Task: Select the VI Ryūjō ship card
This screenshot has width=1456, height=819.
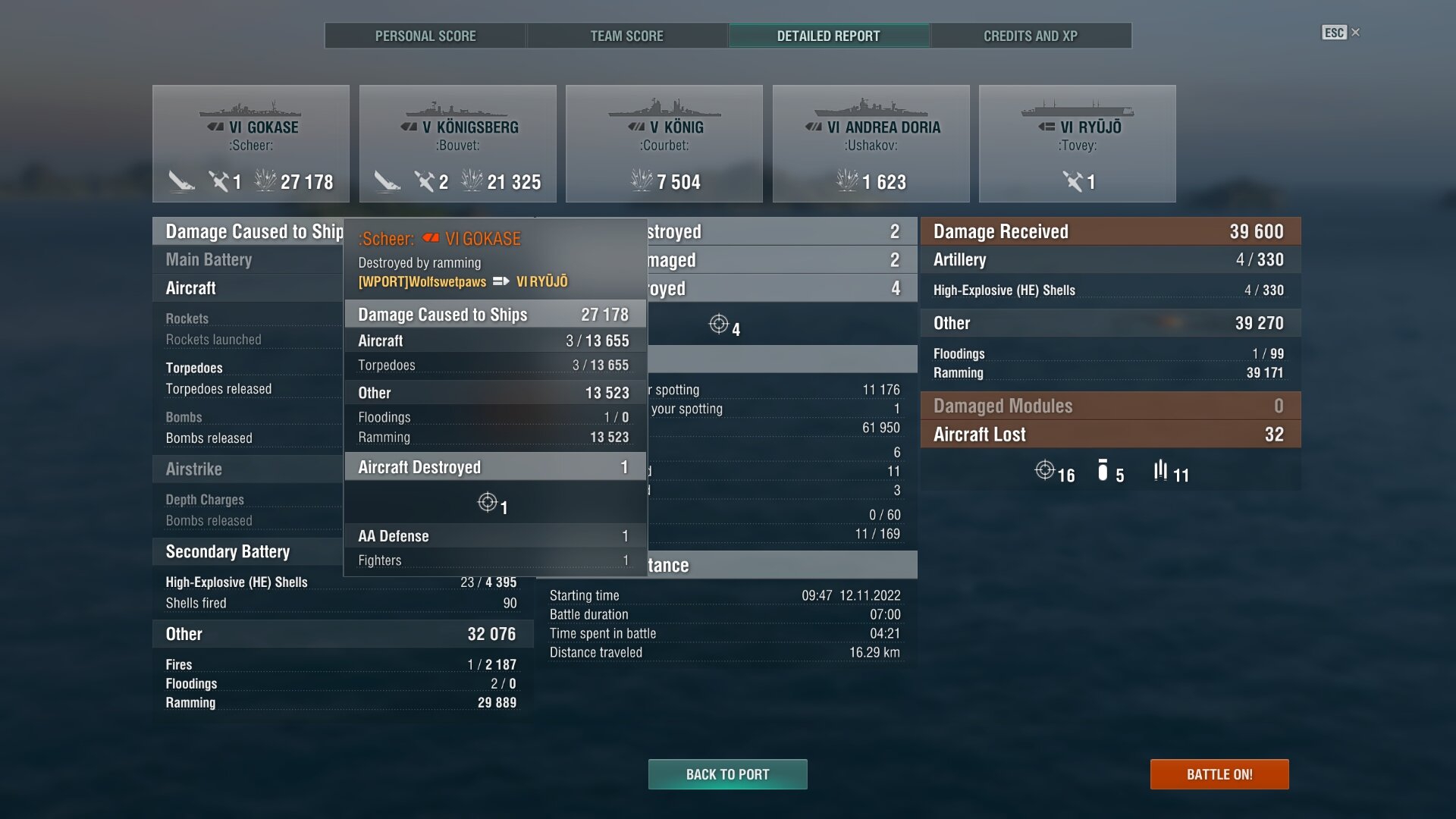Action: point(1077,143)
